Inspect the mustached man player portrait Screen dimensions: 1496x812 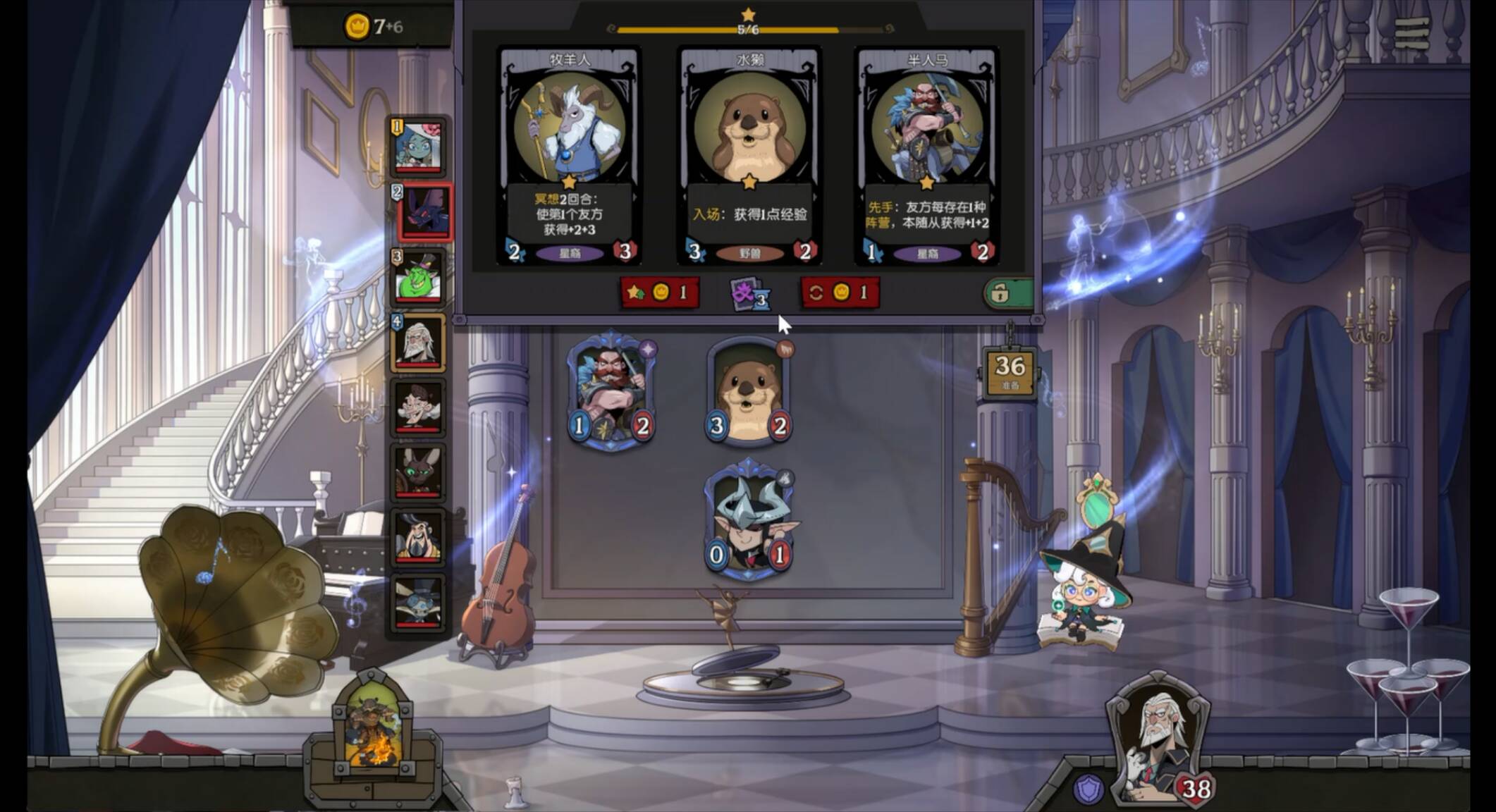419,407
